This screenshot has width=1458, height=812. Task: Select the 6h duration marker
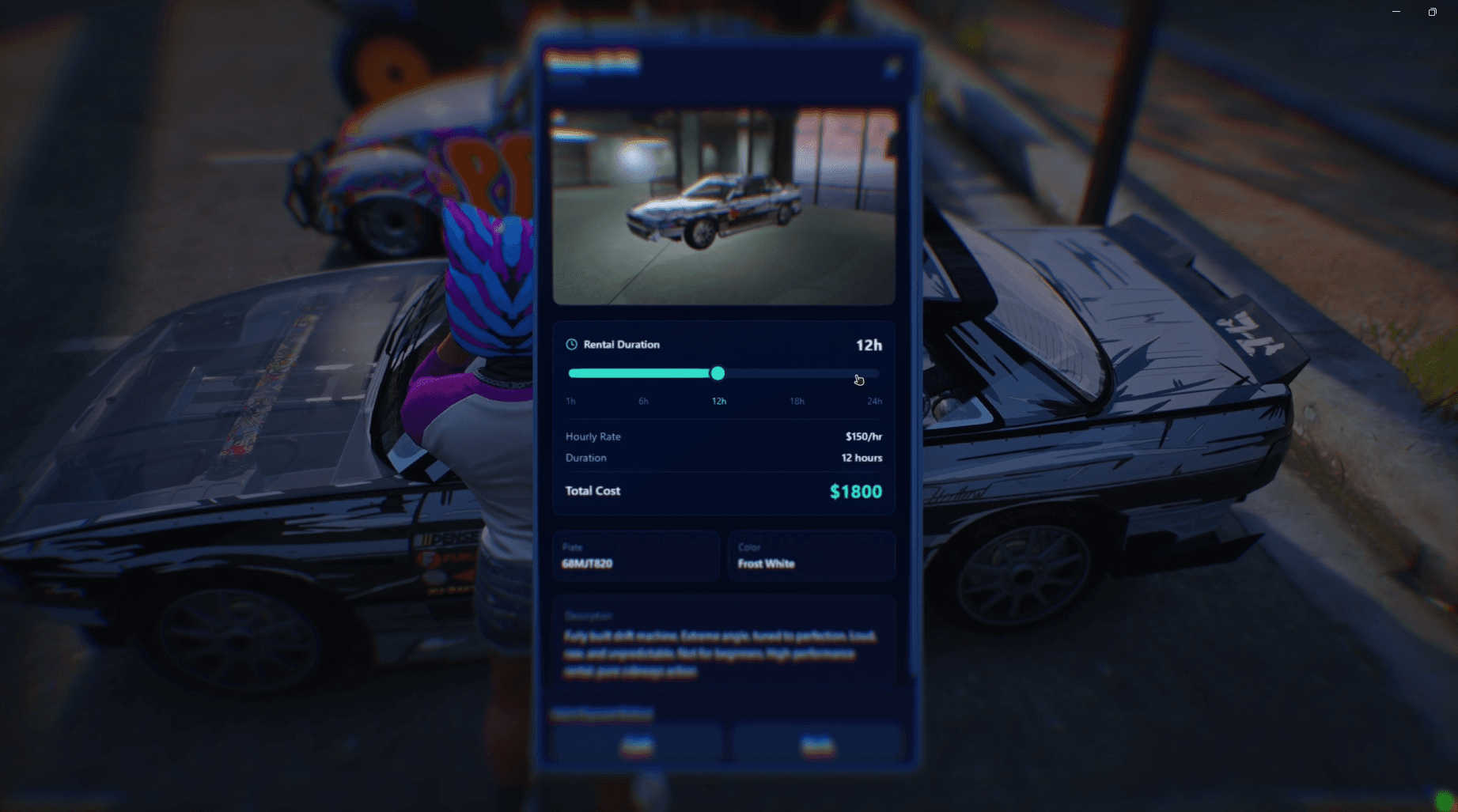[x=643, y=401]
